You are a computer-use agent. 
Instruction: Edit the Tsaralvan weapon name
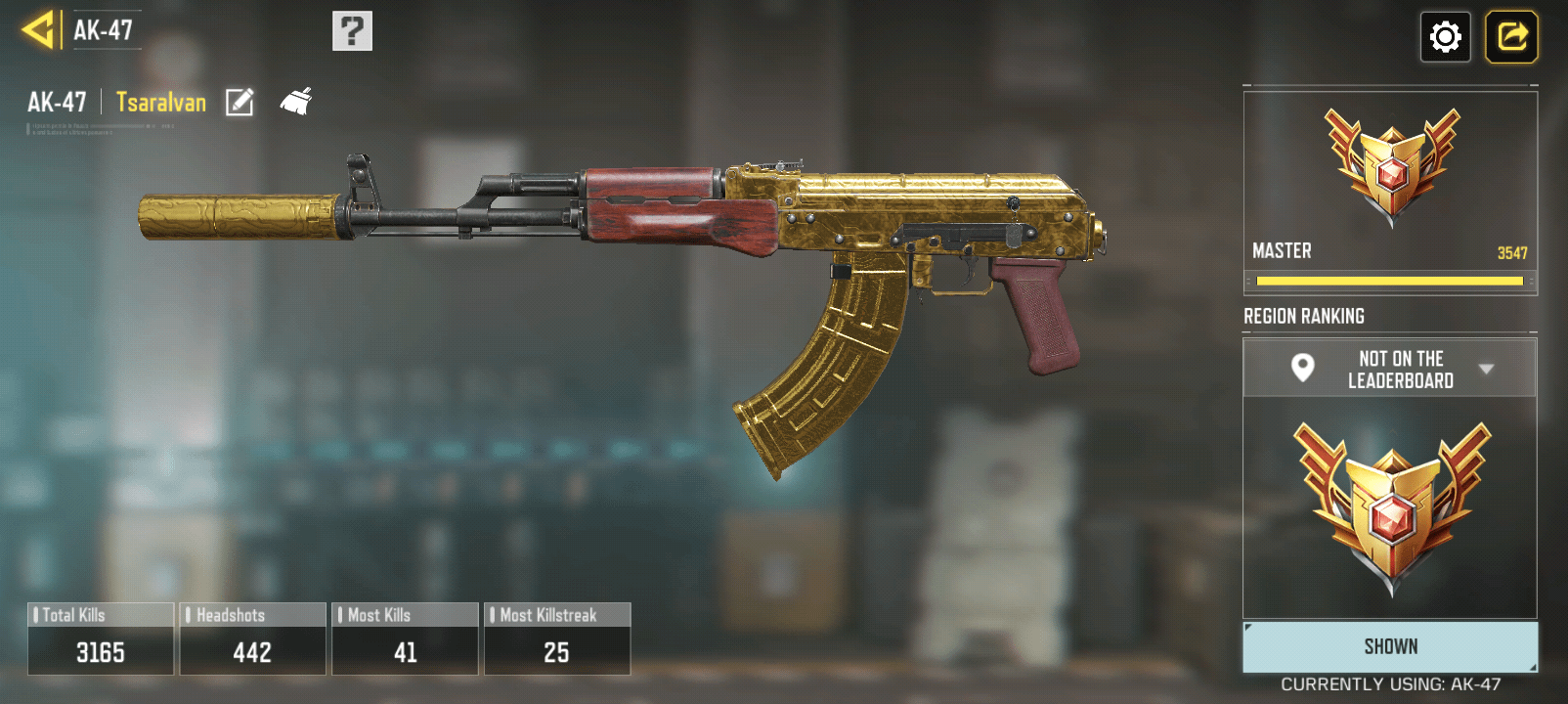point(240,102)
